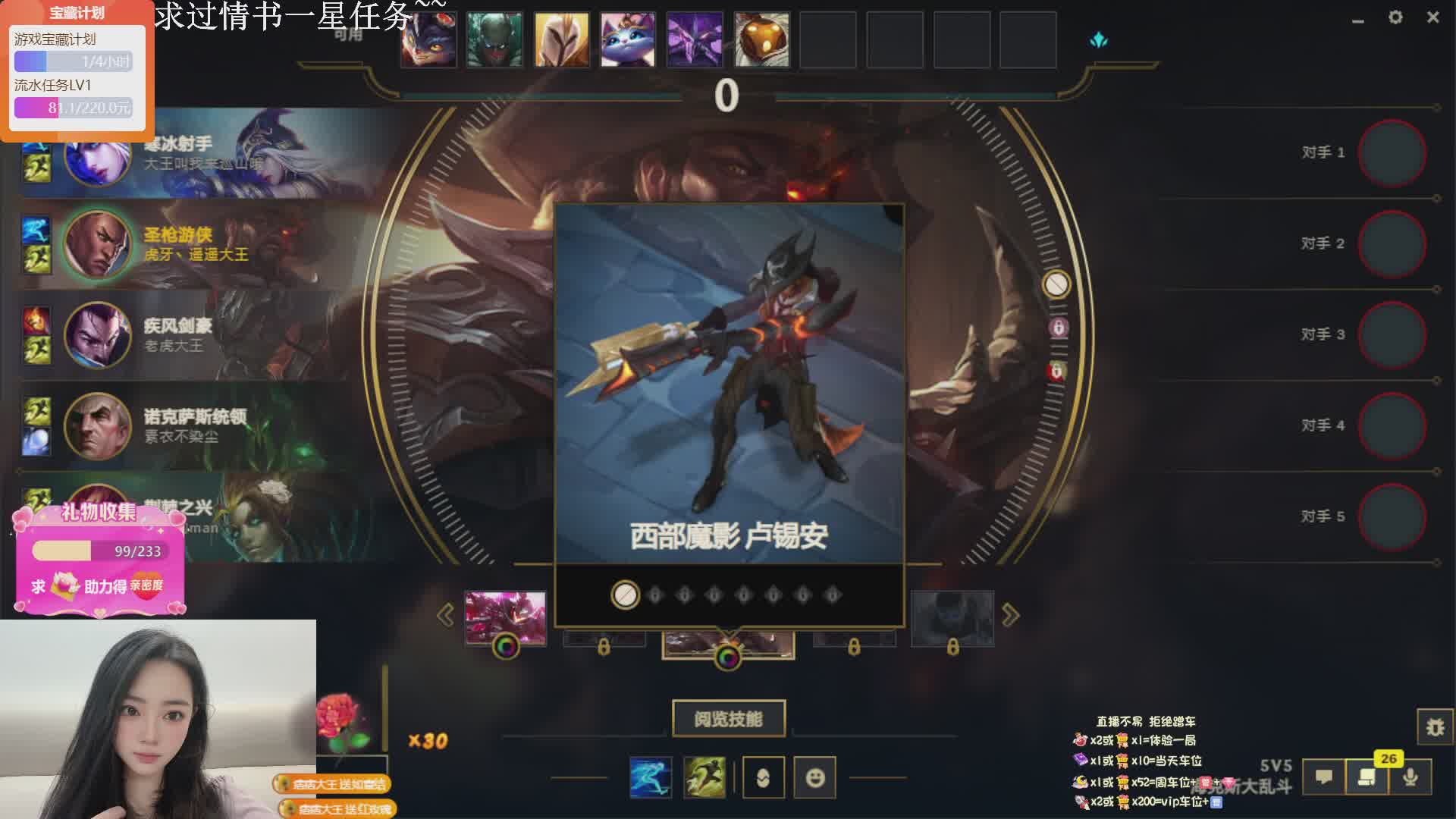
Task: Click the 阅览技能 button
Action: coord(728,718)
